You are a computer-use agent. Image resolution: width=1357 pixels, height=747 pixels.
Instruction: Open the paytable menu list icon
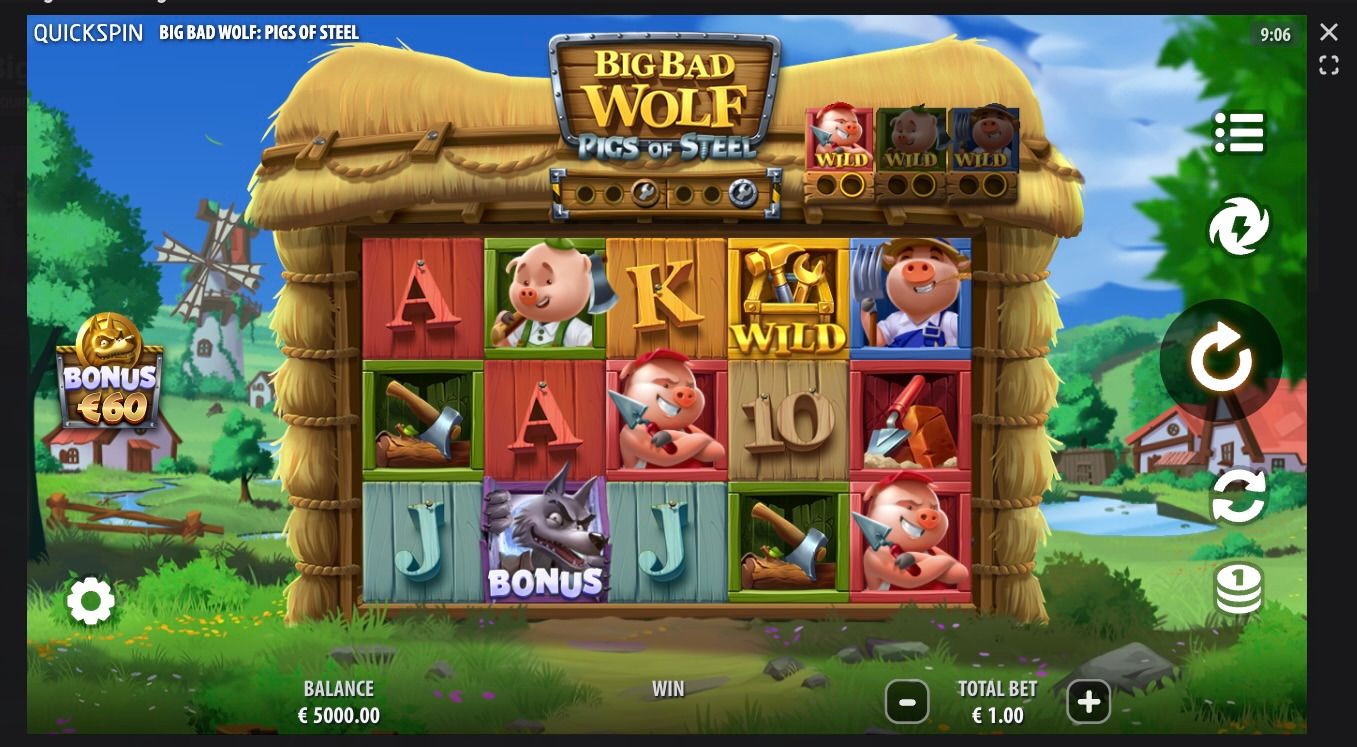point(1239,133)
